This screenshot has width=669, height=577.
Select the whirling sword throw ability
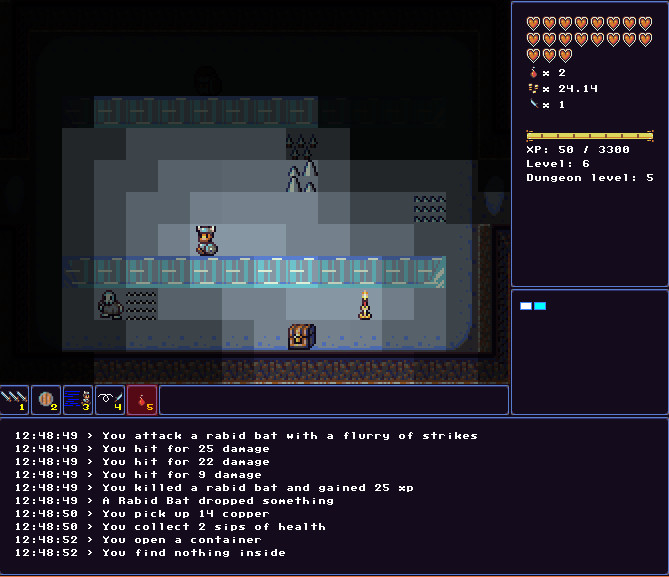click(110, 400)
